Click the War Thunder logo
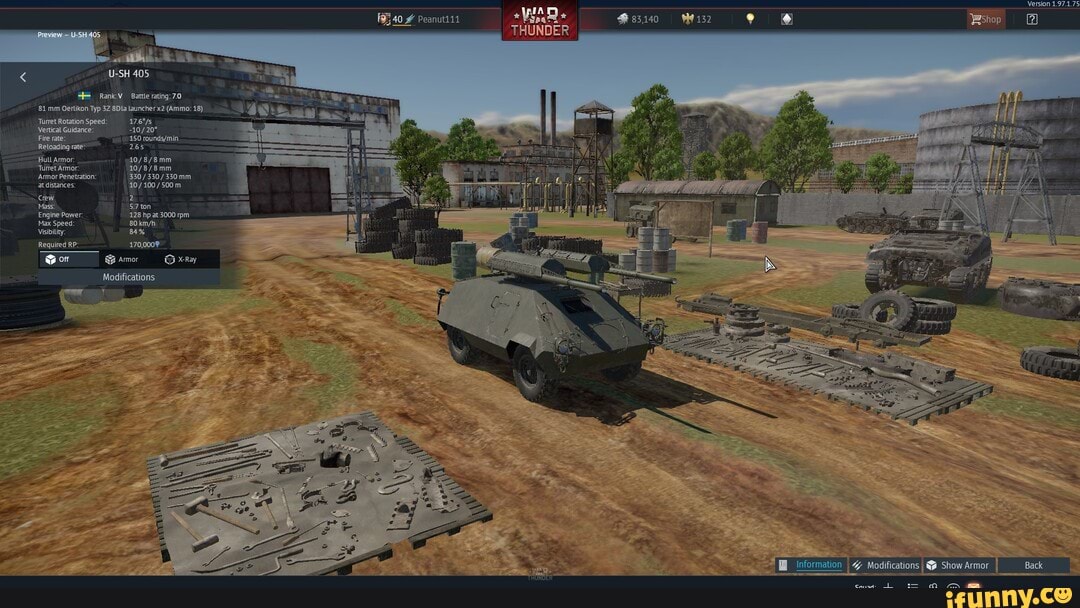The image size is (1080, 608). tap(540, 20)
